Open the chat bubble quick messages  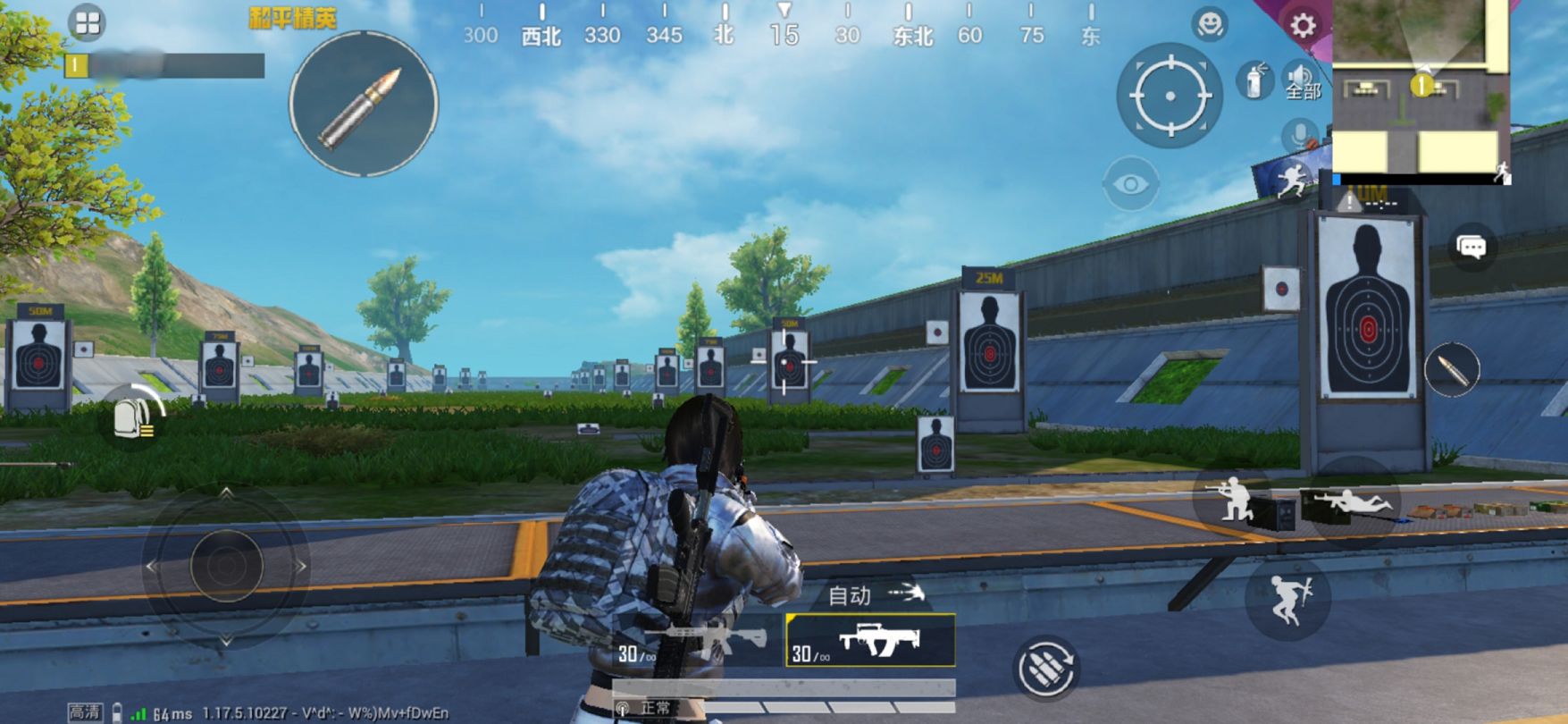coord(1471,247)
